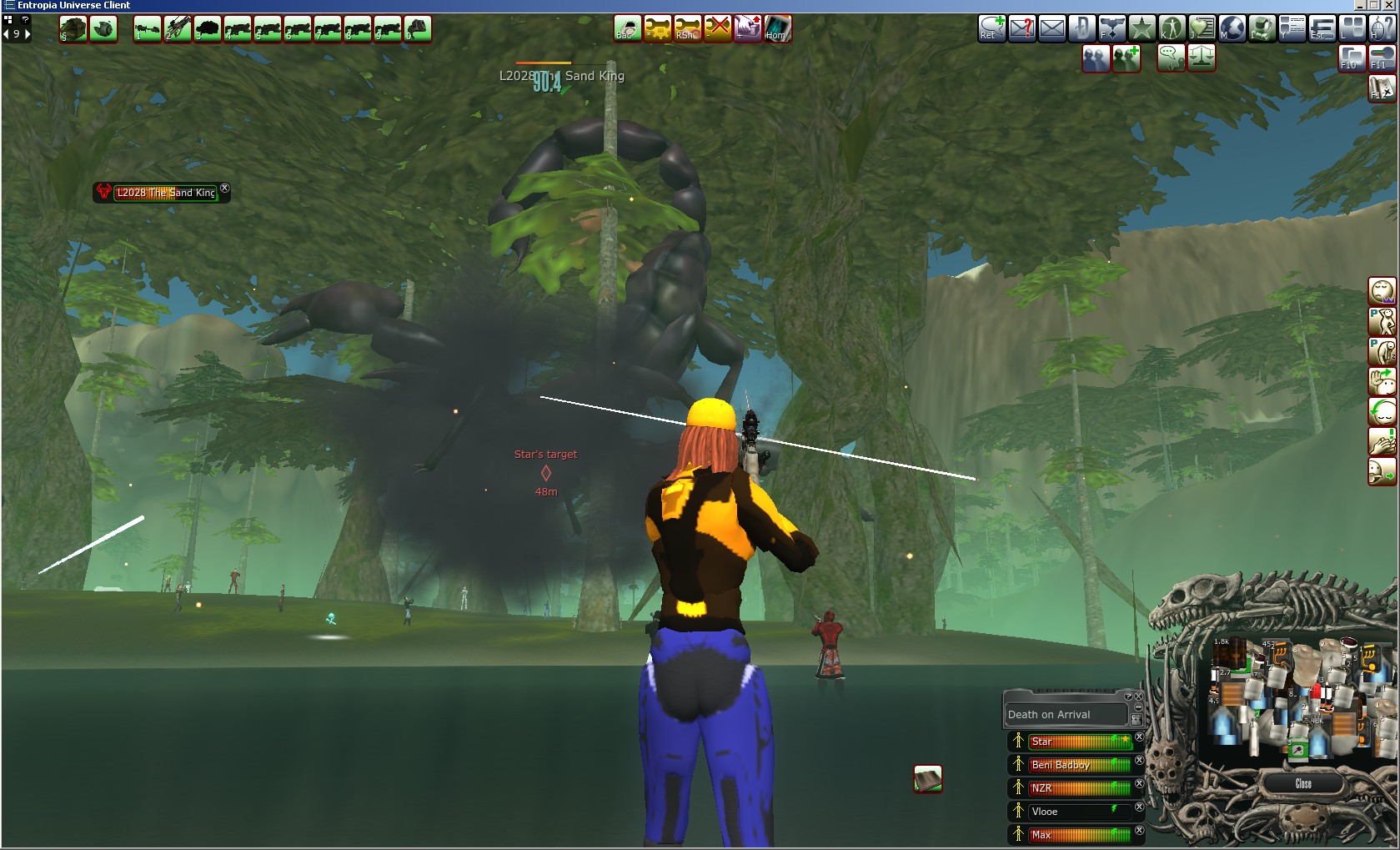The height and width of the screenshot is (850, 1400).
Task: Click the action icon labeled Bac
Action: point(627,28)
